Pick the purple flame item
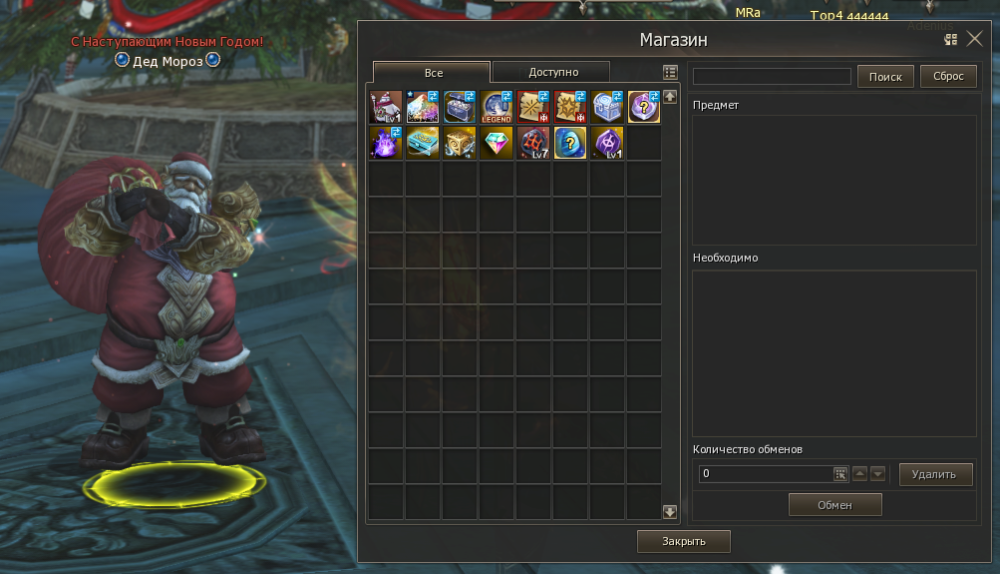Image resolution: width=1000 pixels, height=574 pixels. click(x=386, y=143)
